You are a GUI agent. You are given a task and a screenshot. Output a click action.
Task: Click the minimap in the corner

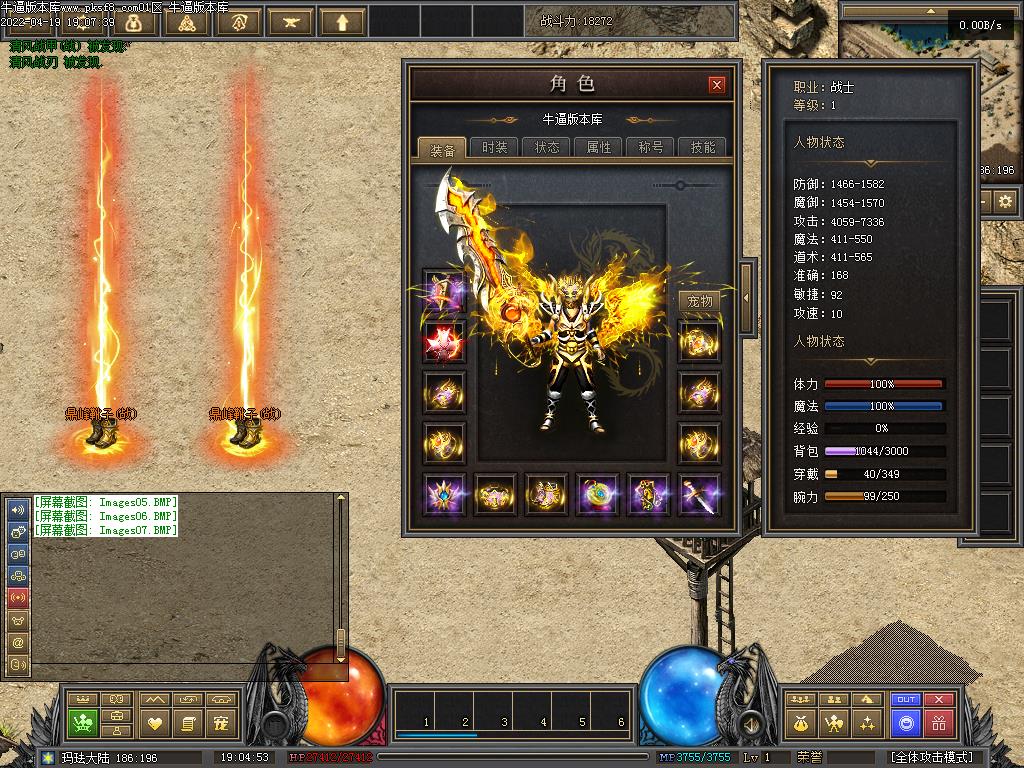coord(930,60)
